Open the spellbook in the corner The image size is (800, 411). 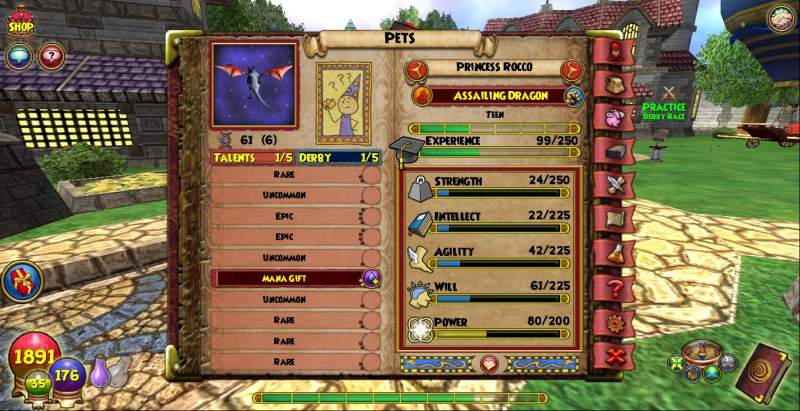(766, 371)
